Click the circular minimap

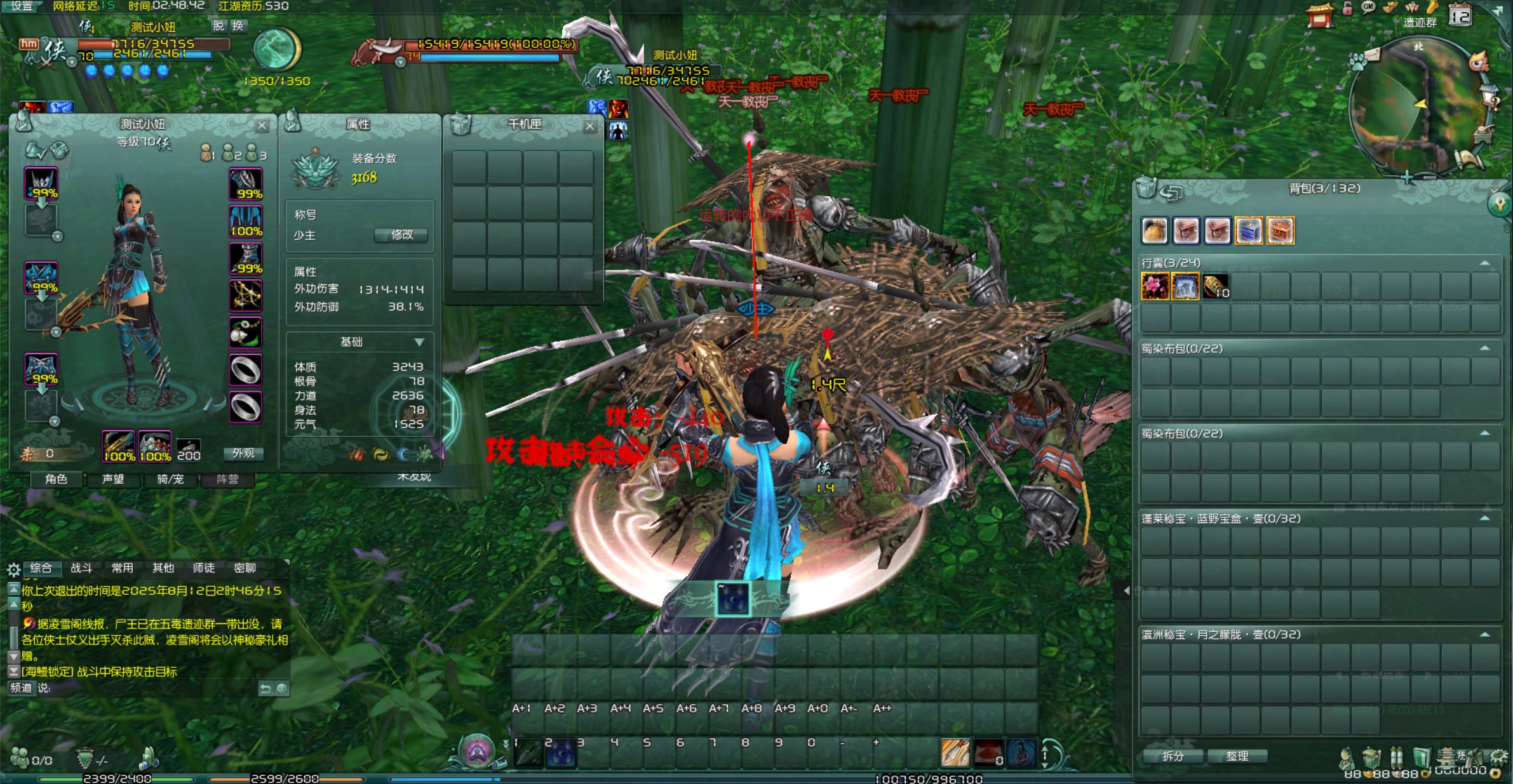click(x=1418, y=105)
